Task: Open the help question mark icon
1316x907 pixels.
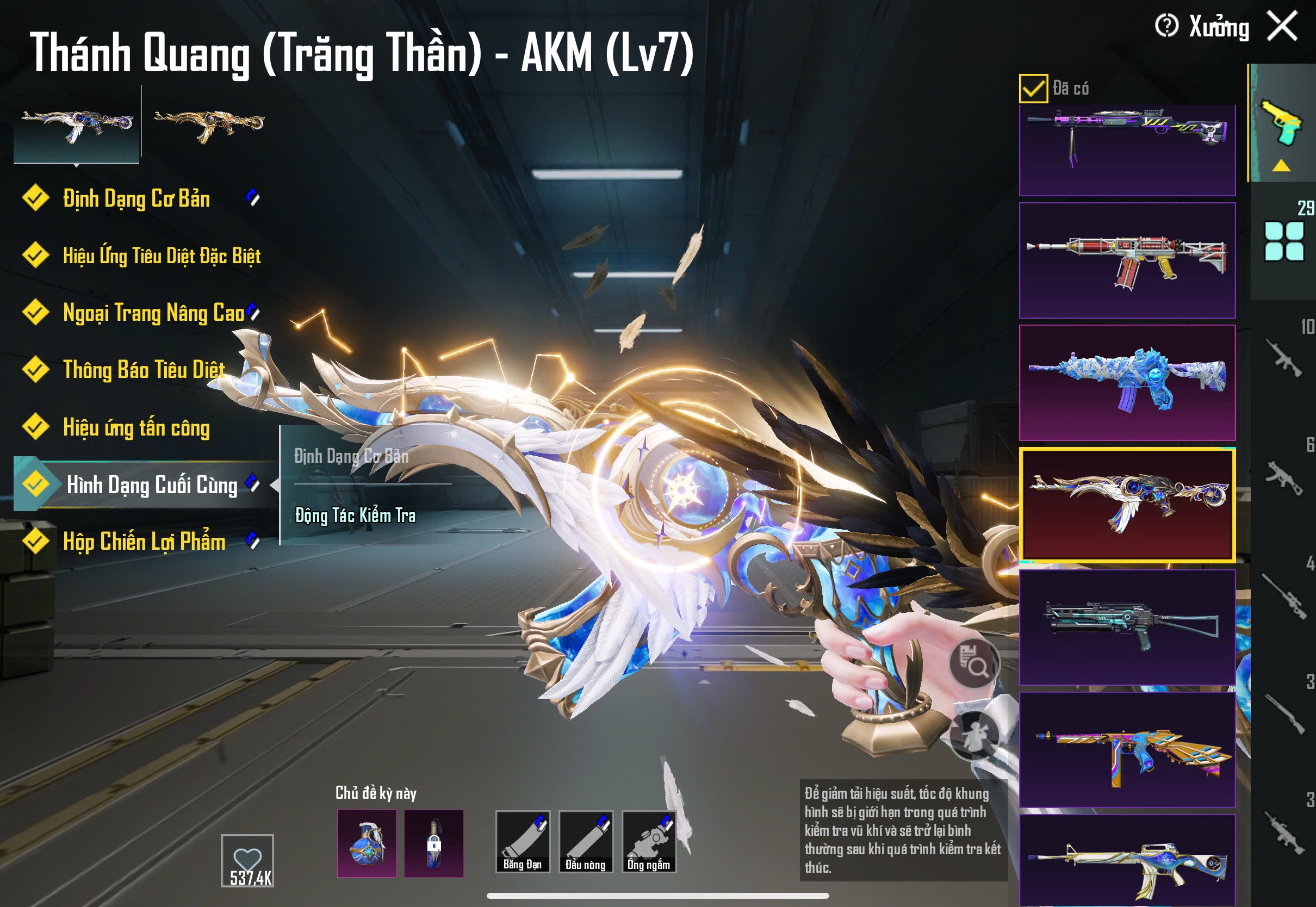Action: point(1166,26)
